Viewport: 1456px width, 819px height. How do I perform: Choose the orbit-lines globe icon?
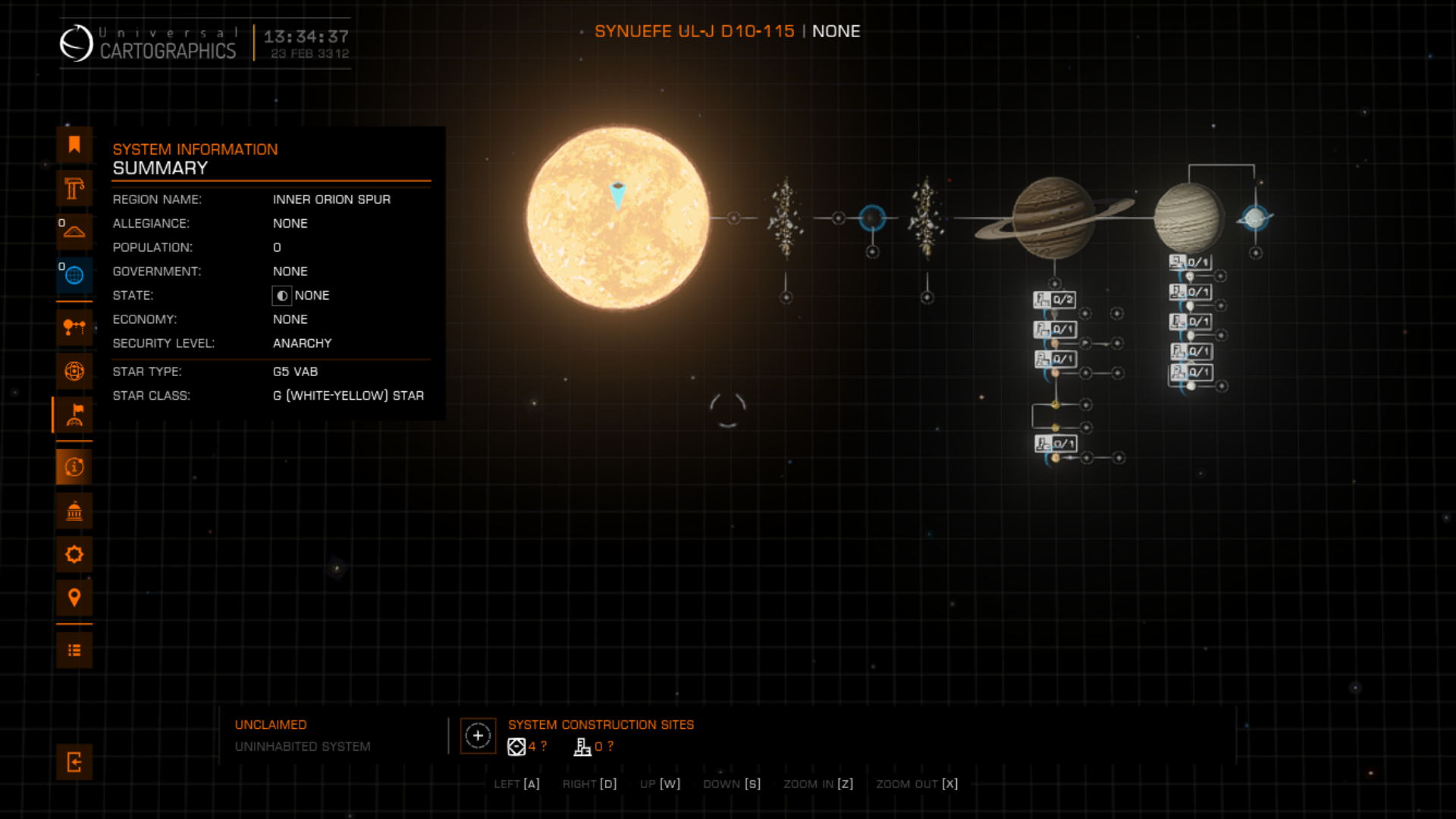[74, 371]
